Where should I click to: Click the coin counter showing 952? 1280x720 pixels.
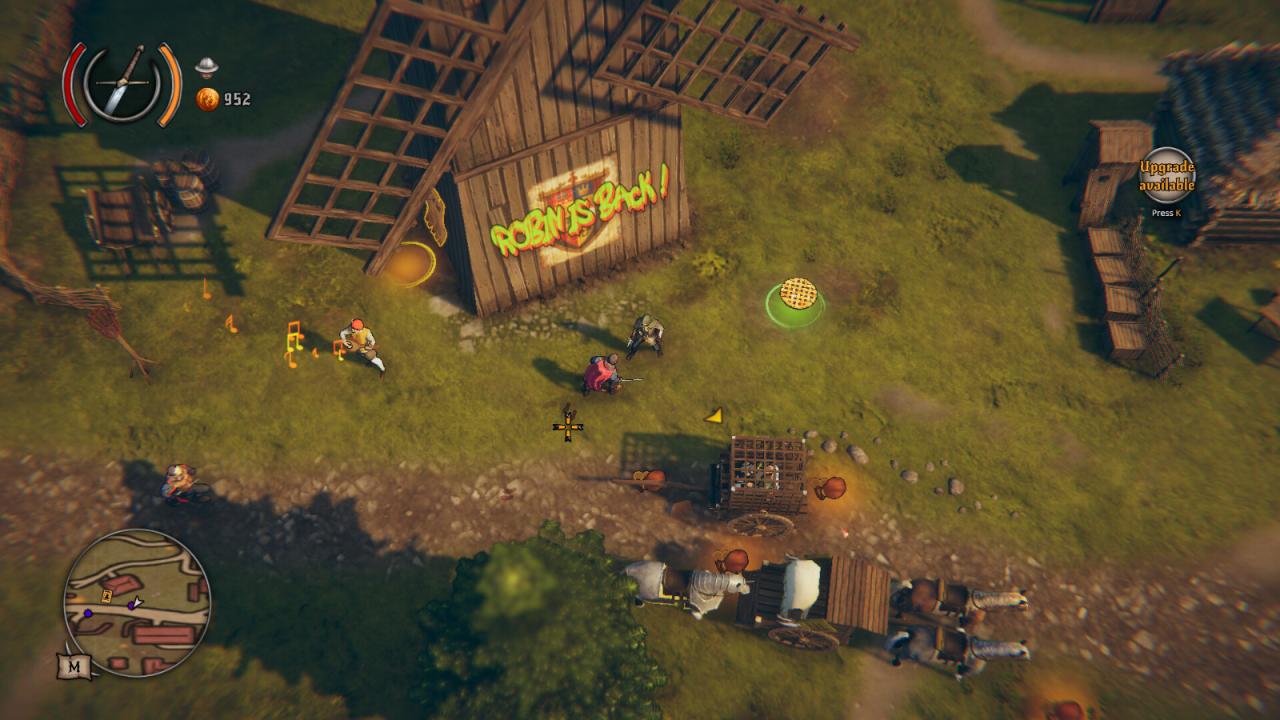(x=237, y=99)
